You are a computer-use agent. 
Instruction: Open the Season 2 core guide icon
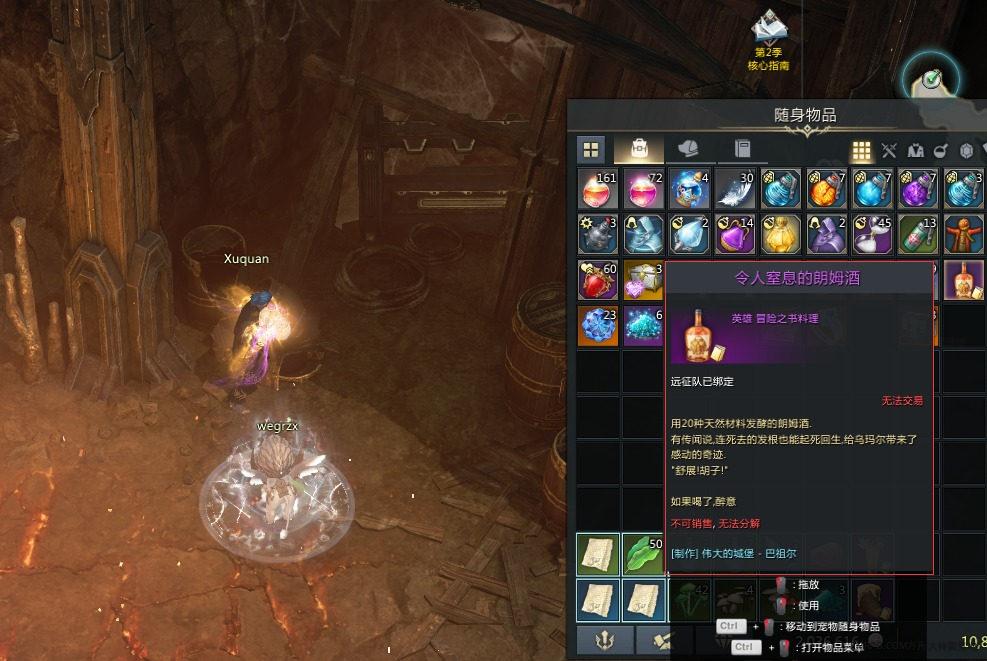coord(768,32)
